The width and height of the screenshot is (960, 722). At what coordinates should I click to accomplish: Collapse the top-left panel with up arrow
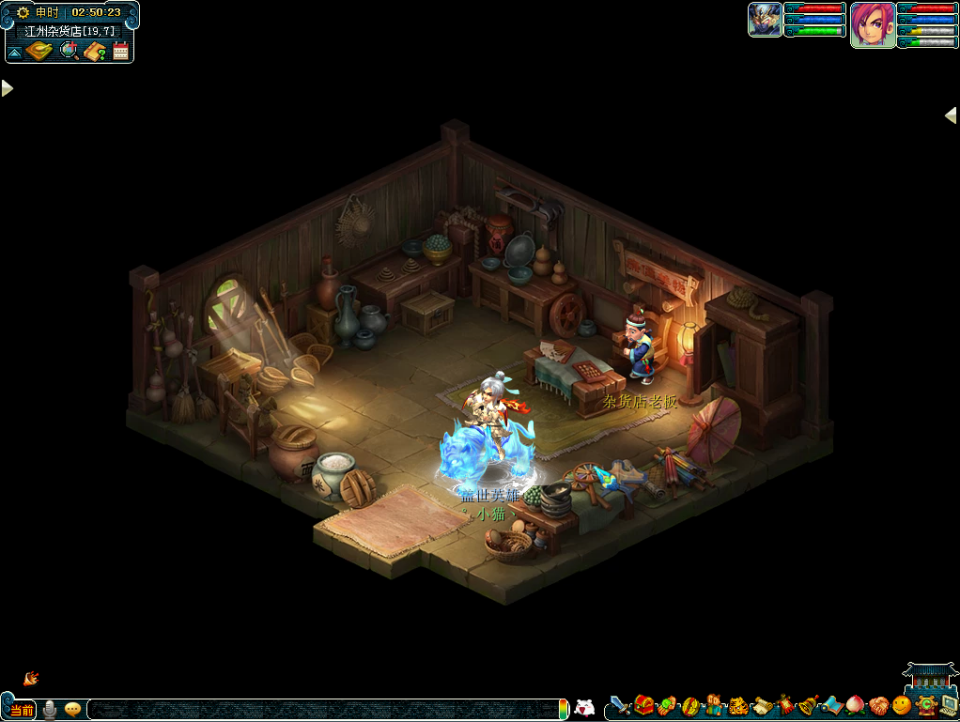point(16,52)
